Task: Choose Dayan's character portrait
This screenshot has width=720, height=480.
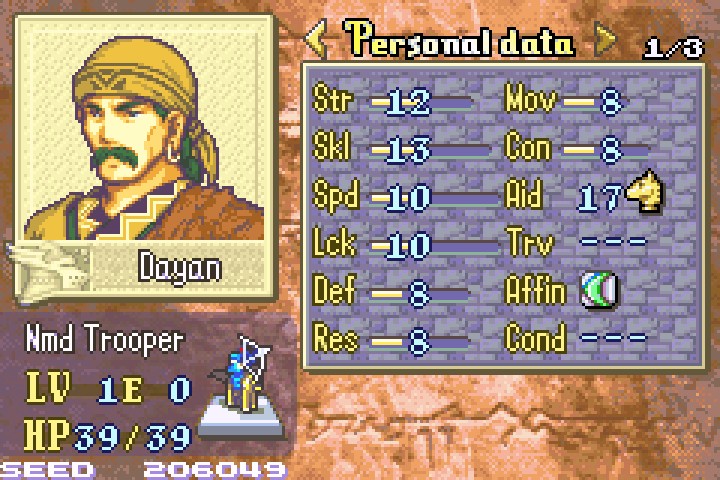Action: pyautogui.click(x=144, y=125)
